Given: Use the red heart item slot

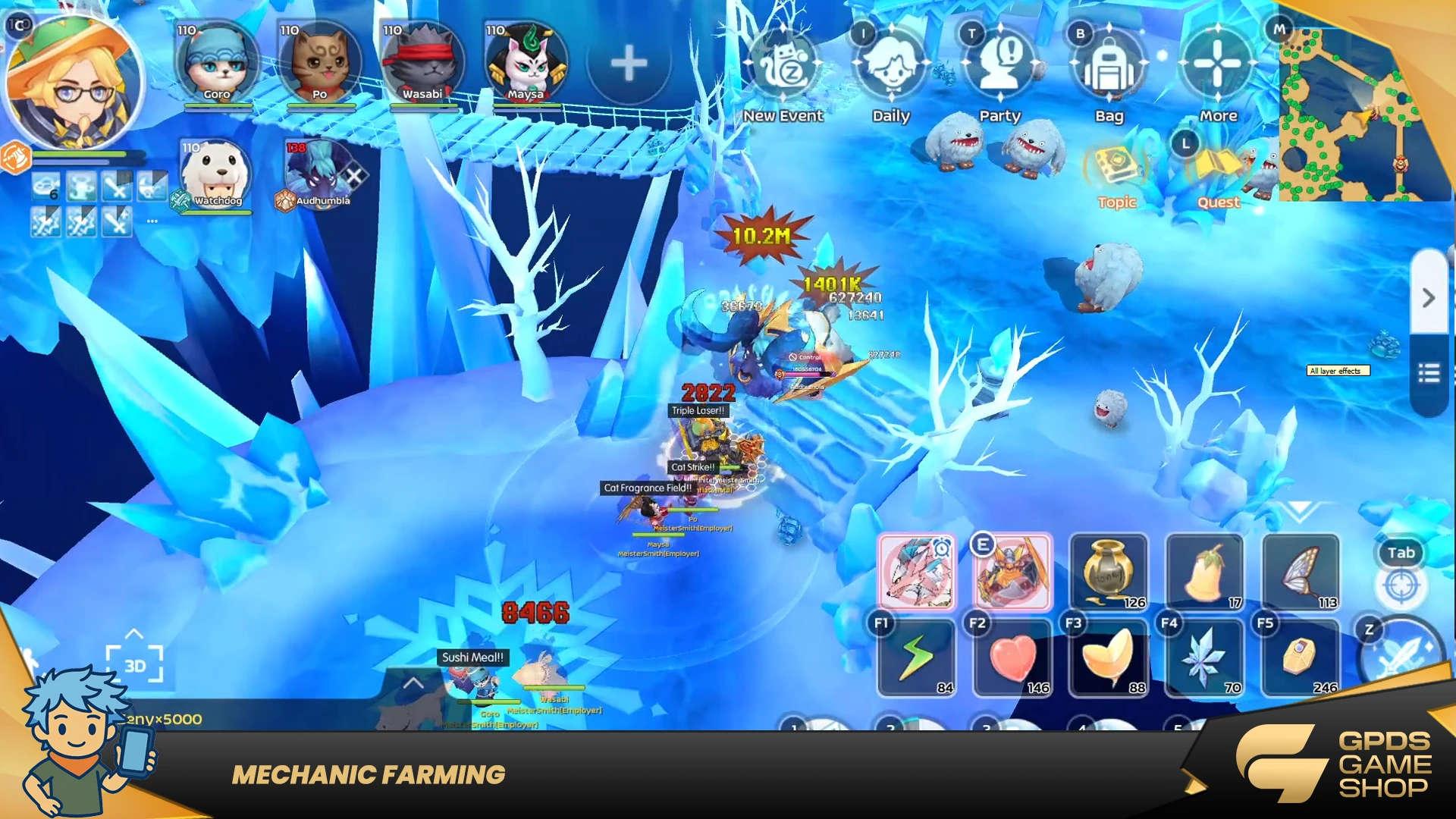Looking at the screenshot, I should point(1013,656).
